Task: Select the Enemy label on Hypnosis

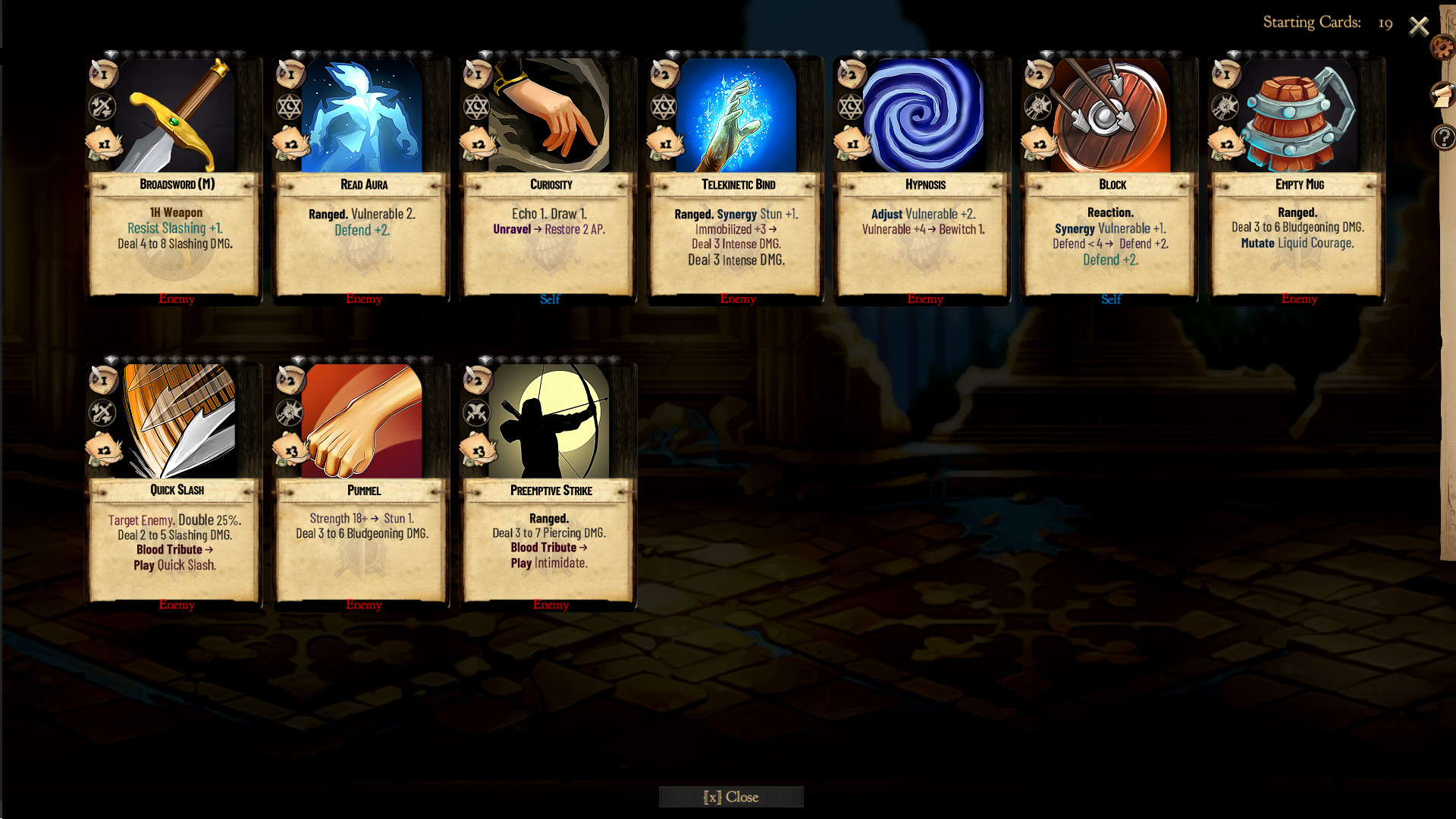Action: (x=924, y=299)
